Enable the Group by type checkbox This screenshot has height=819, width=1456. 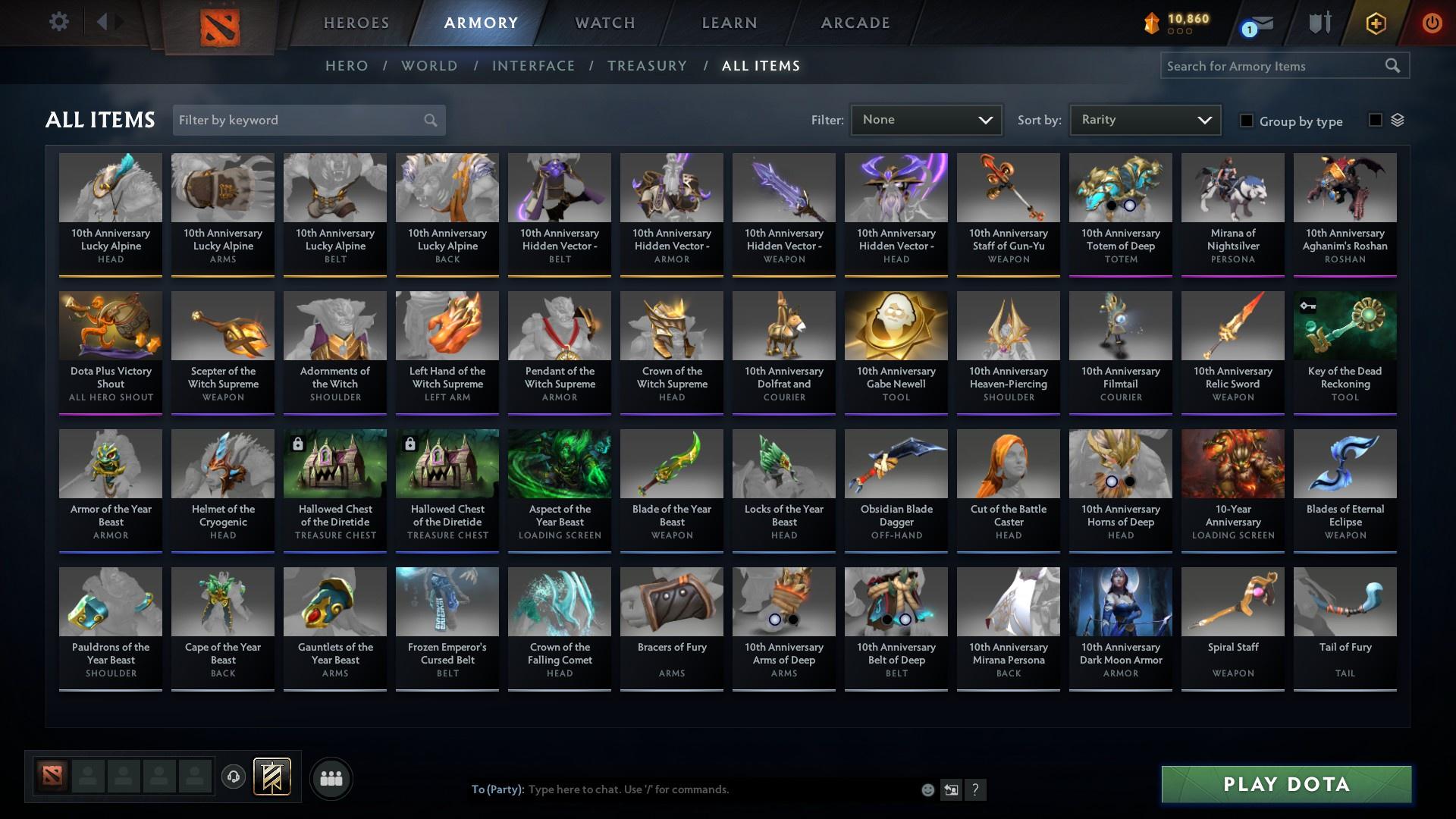[x=1247, y=121]
